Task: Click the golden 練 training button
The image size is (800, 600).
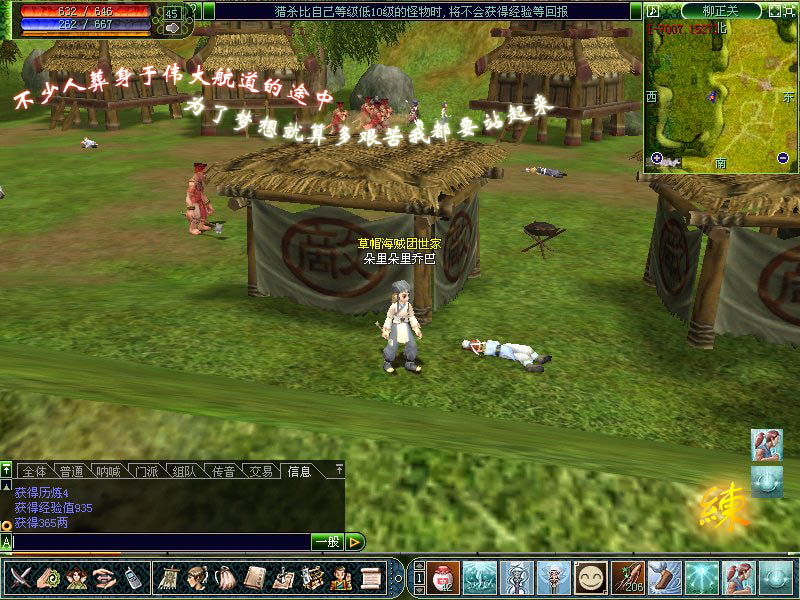Action: click(x=724, y=507)
